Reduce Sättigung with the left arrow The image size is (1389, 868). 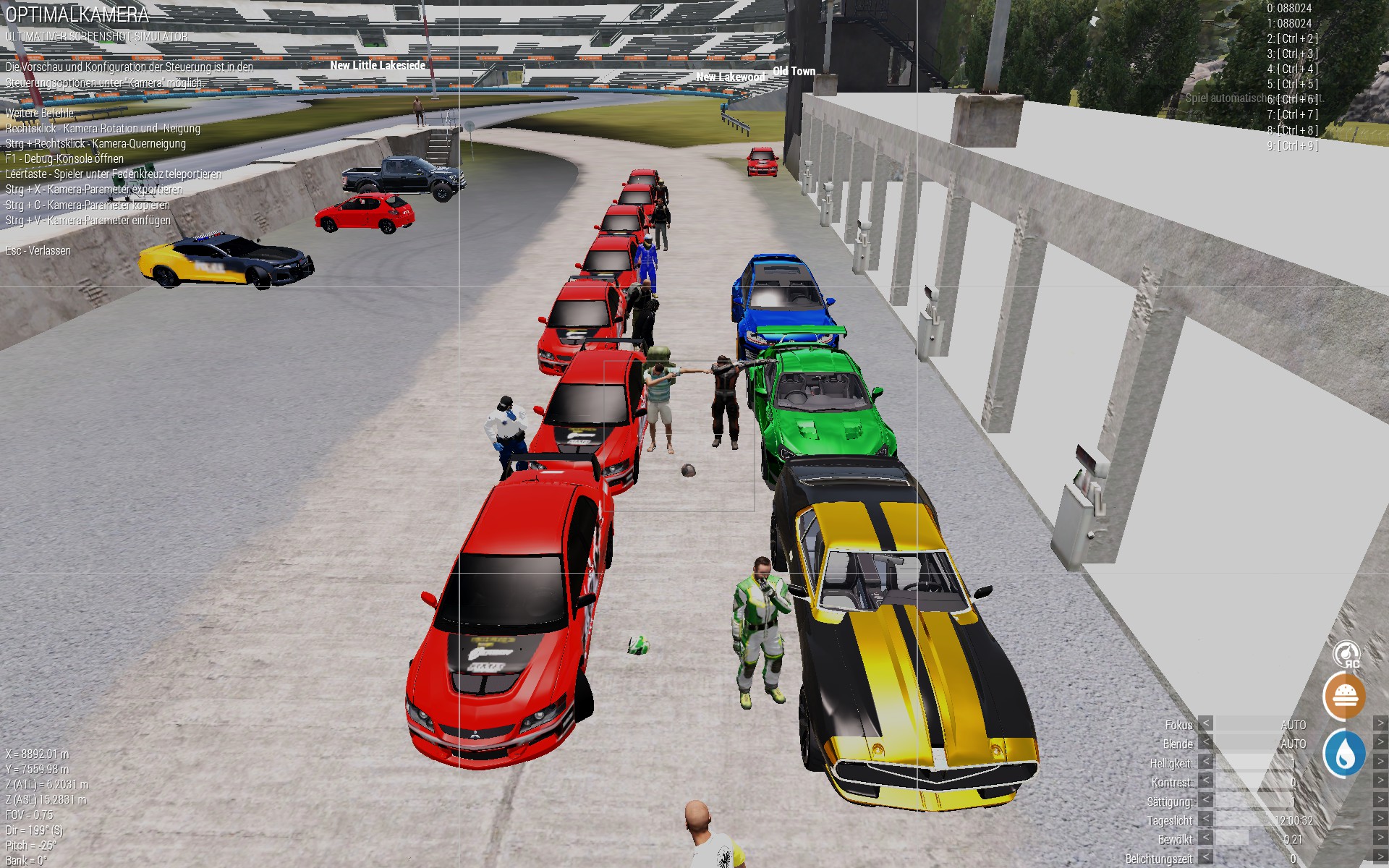click(1205, 801)
